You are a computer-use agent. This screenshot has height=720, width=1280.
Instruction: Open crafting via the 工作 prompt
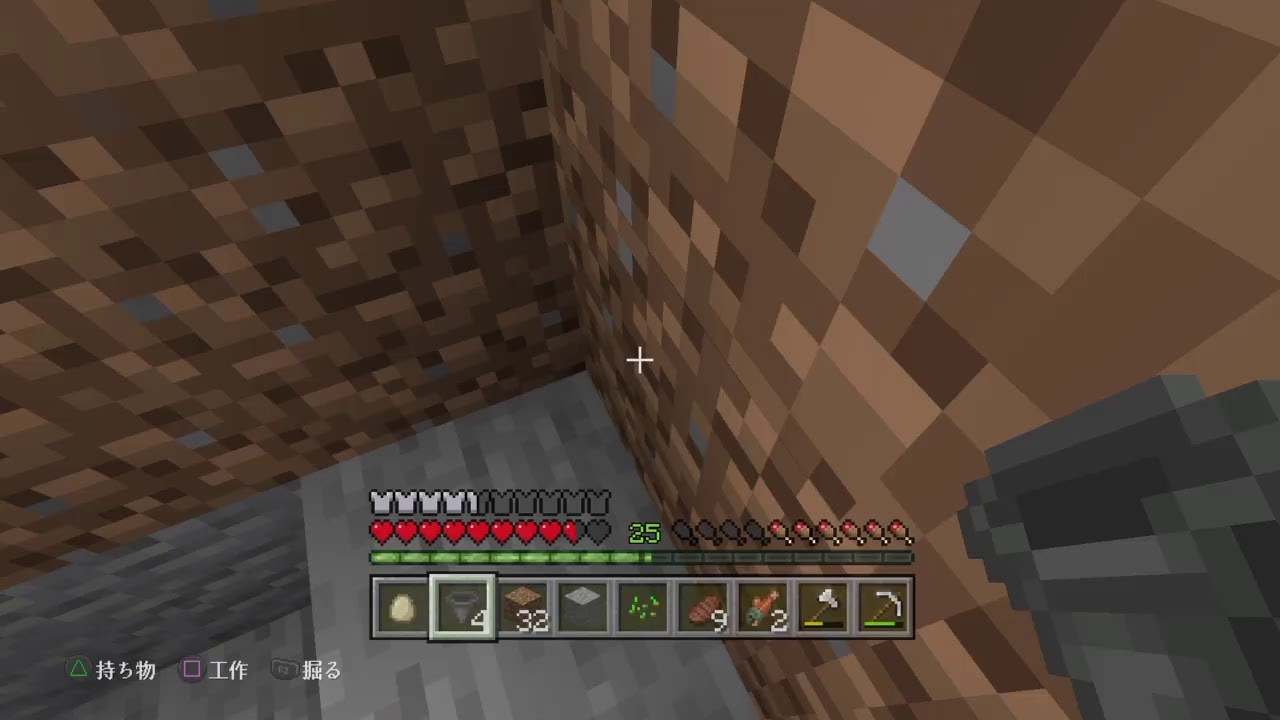pyautogui.click(x=229, y=671)
